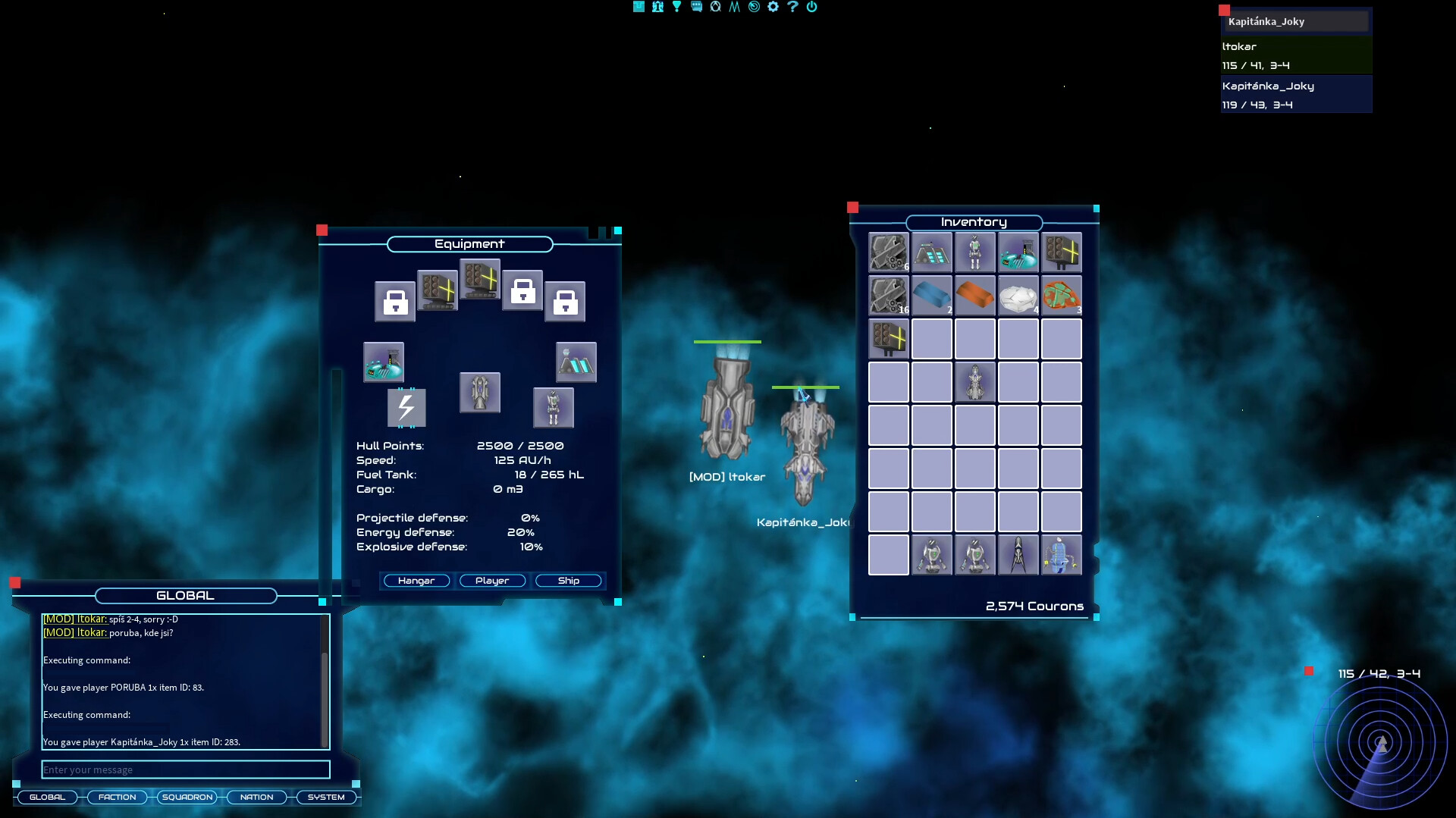Image resolution: width=1456 pixels, height=818 pixels.
Task: Select the missile launcher with yellow cross
Action: point(1063,252)
